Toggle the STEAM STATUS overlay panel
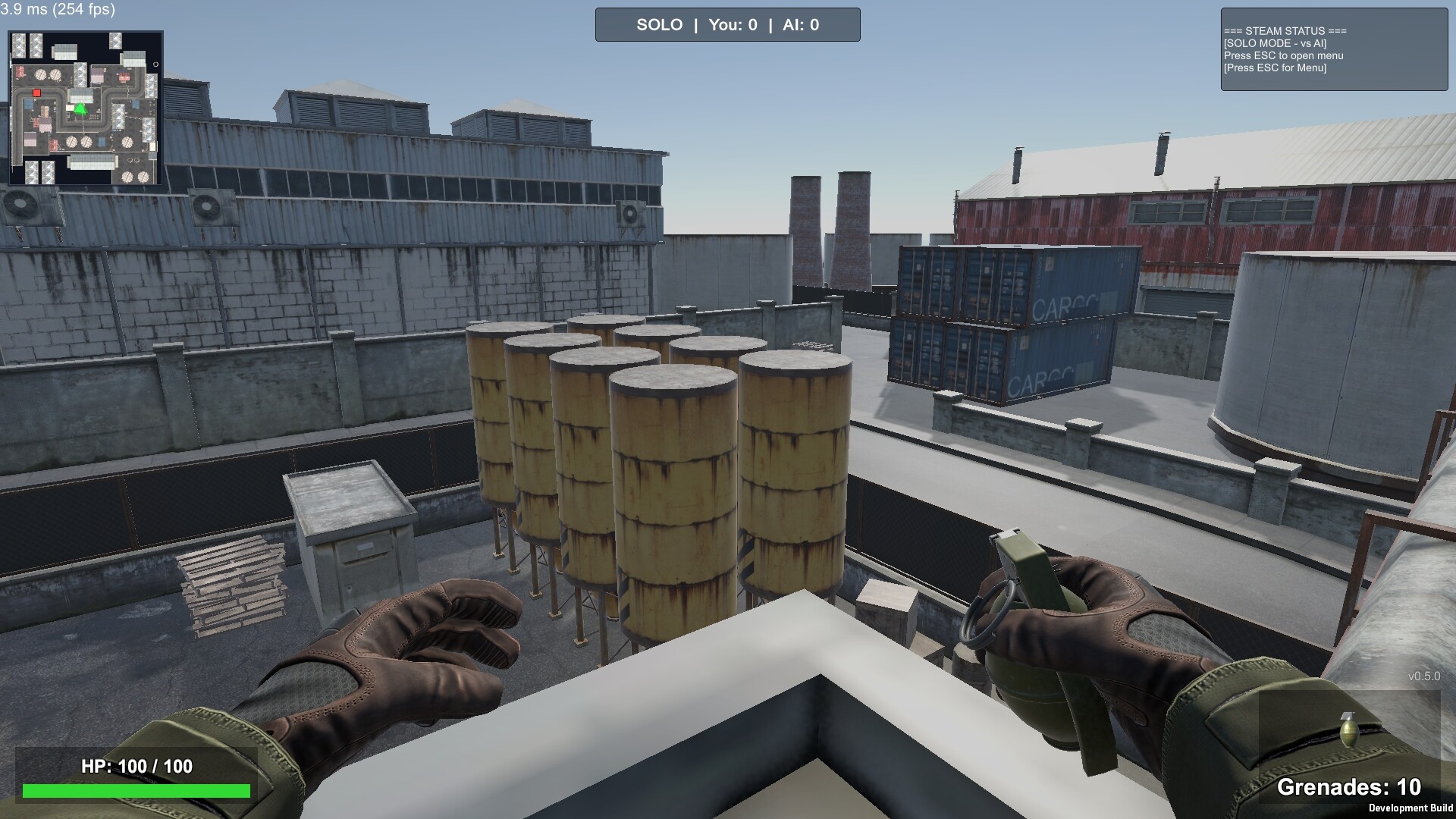The width and height of the screenshot is (1456, 819). [1333, 49]
